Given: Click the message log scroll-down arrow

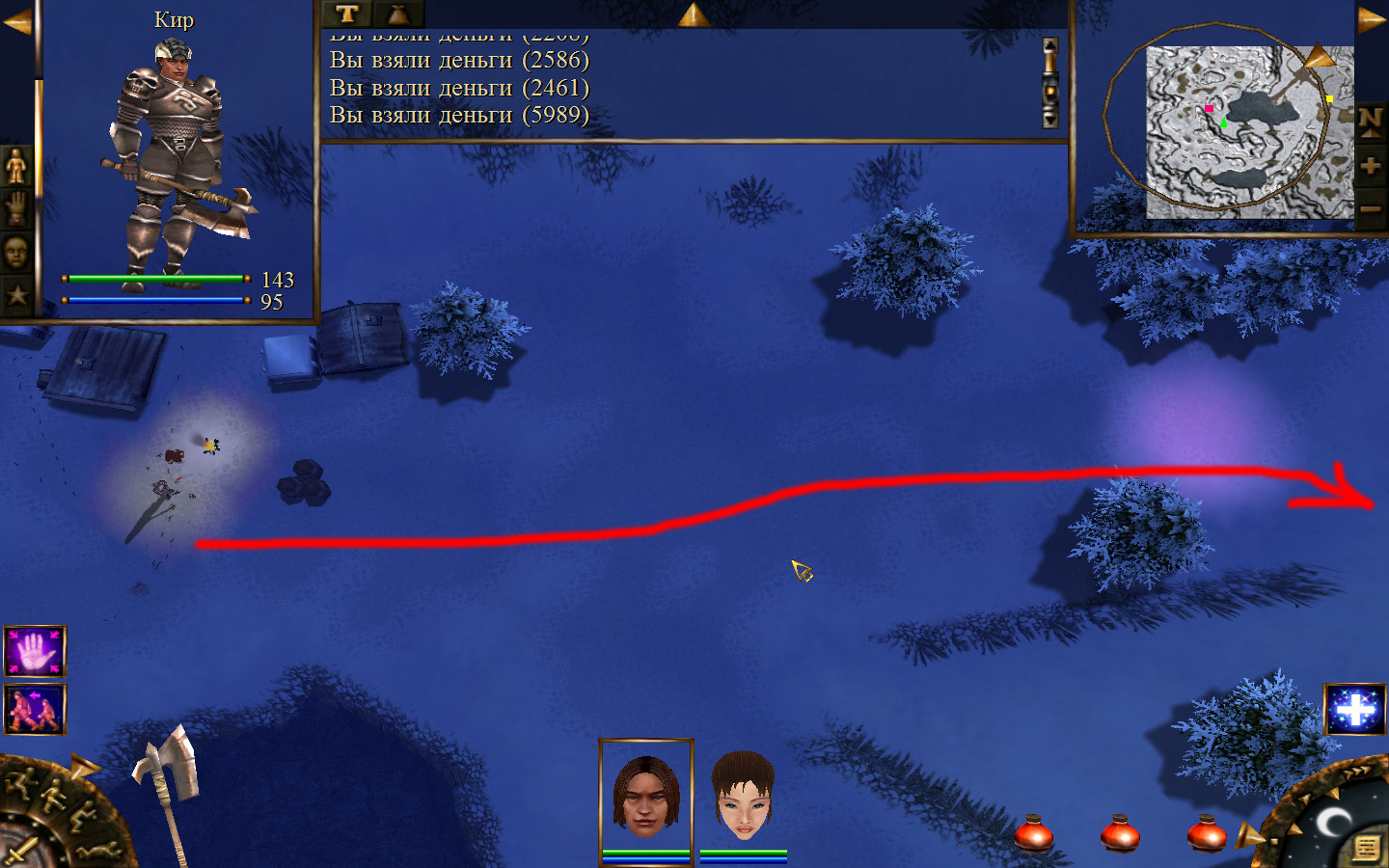Looking at the screenshot, I should coord(1050,119).
